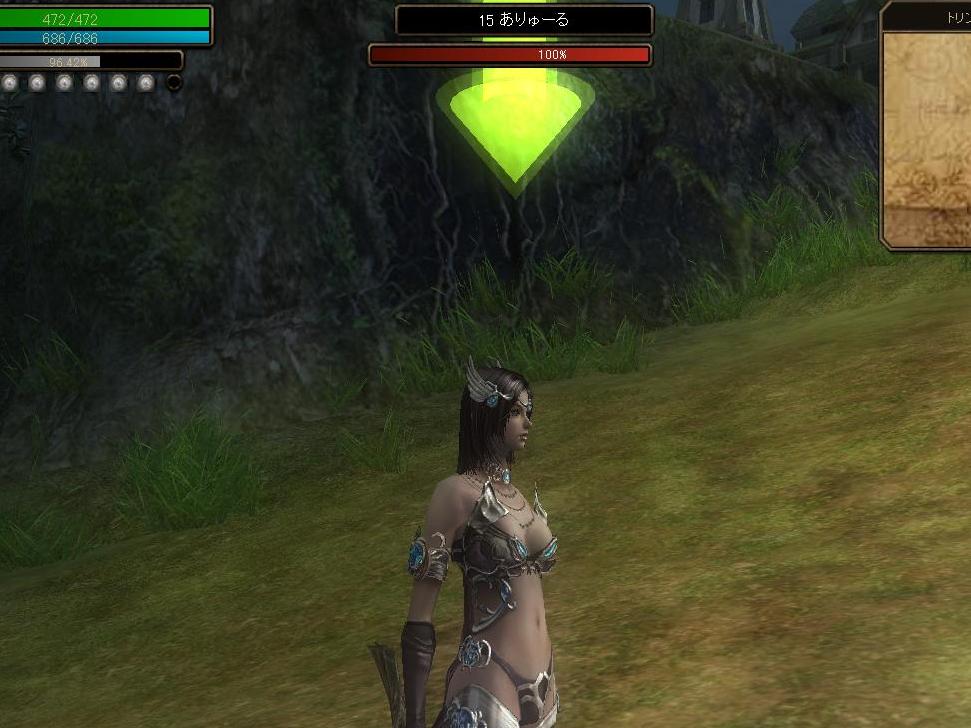
Task: Select the ありゅーる target nameplate
Action: pos(524,20)
